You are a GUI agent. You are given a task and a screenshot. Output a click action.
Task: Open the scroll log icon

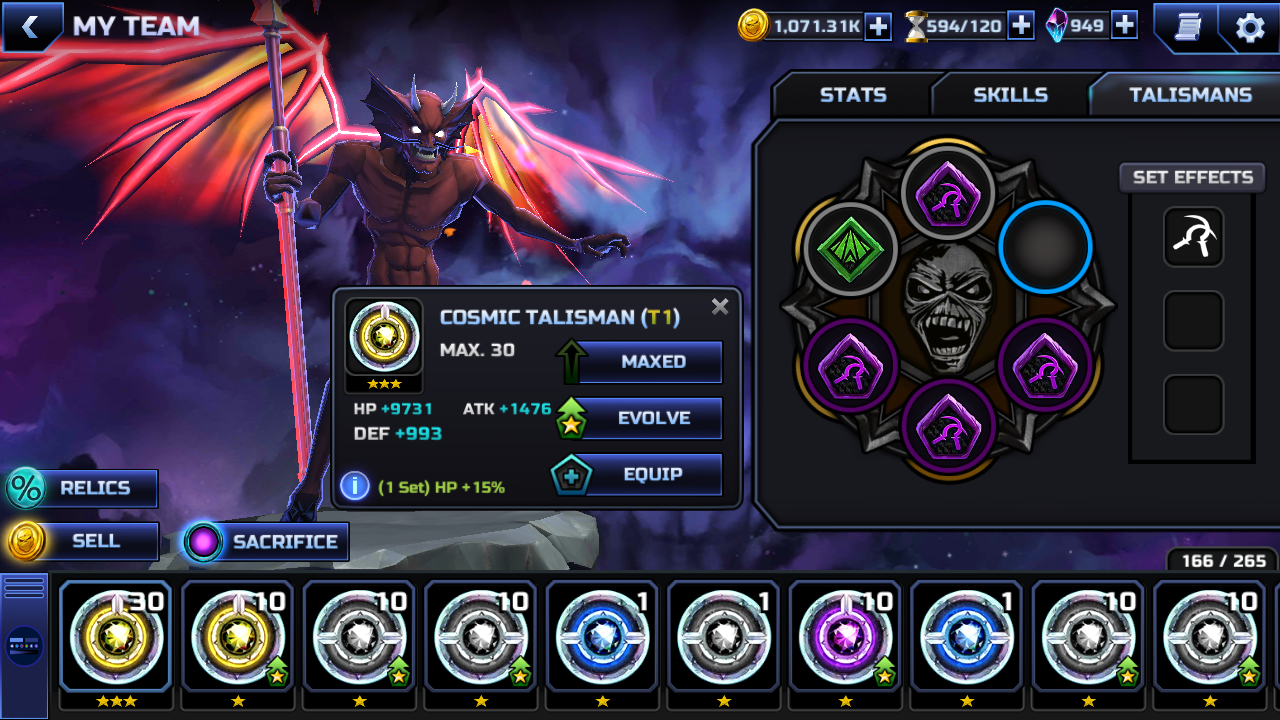pos(1187,27)
